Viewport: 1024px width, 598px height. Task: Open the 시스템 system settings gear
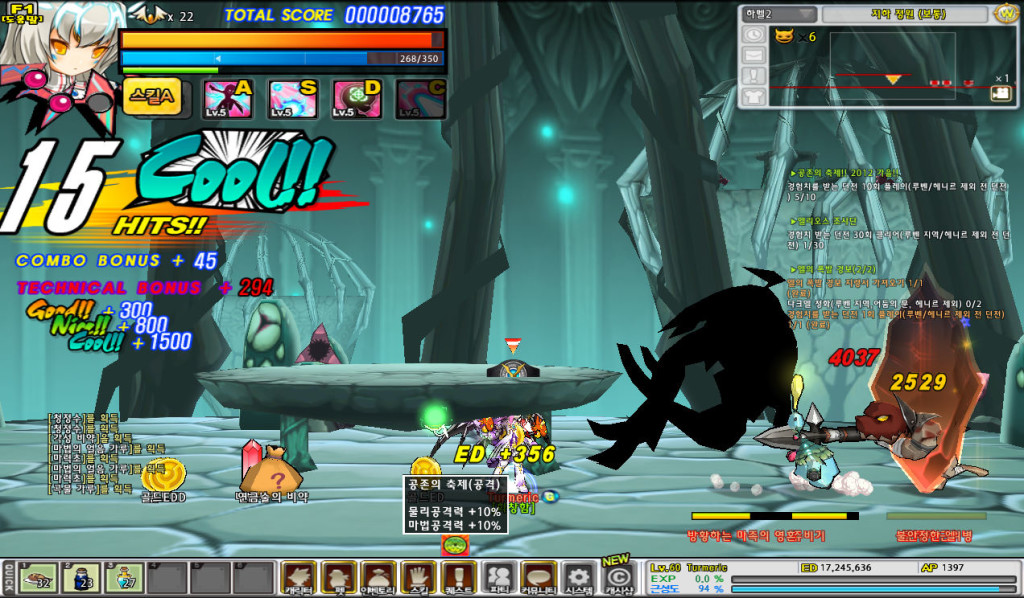[578, 577]
